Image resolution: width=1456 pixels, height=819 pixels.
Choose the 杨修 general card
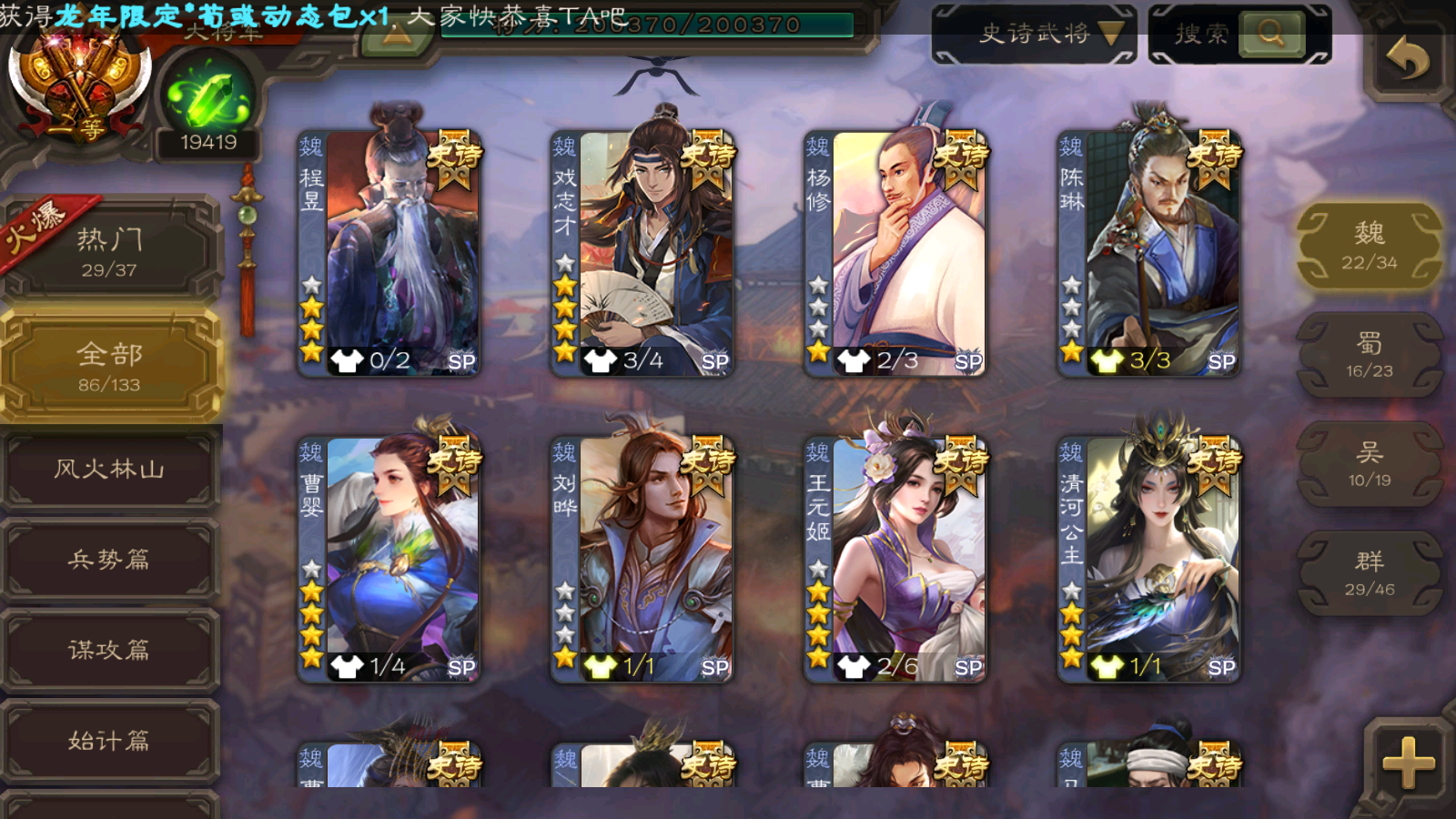pos(895,253)
